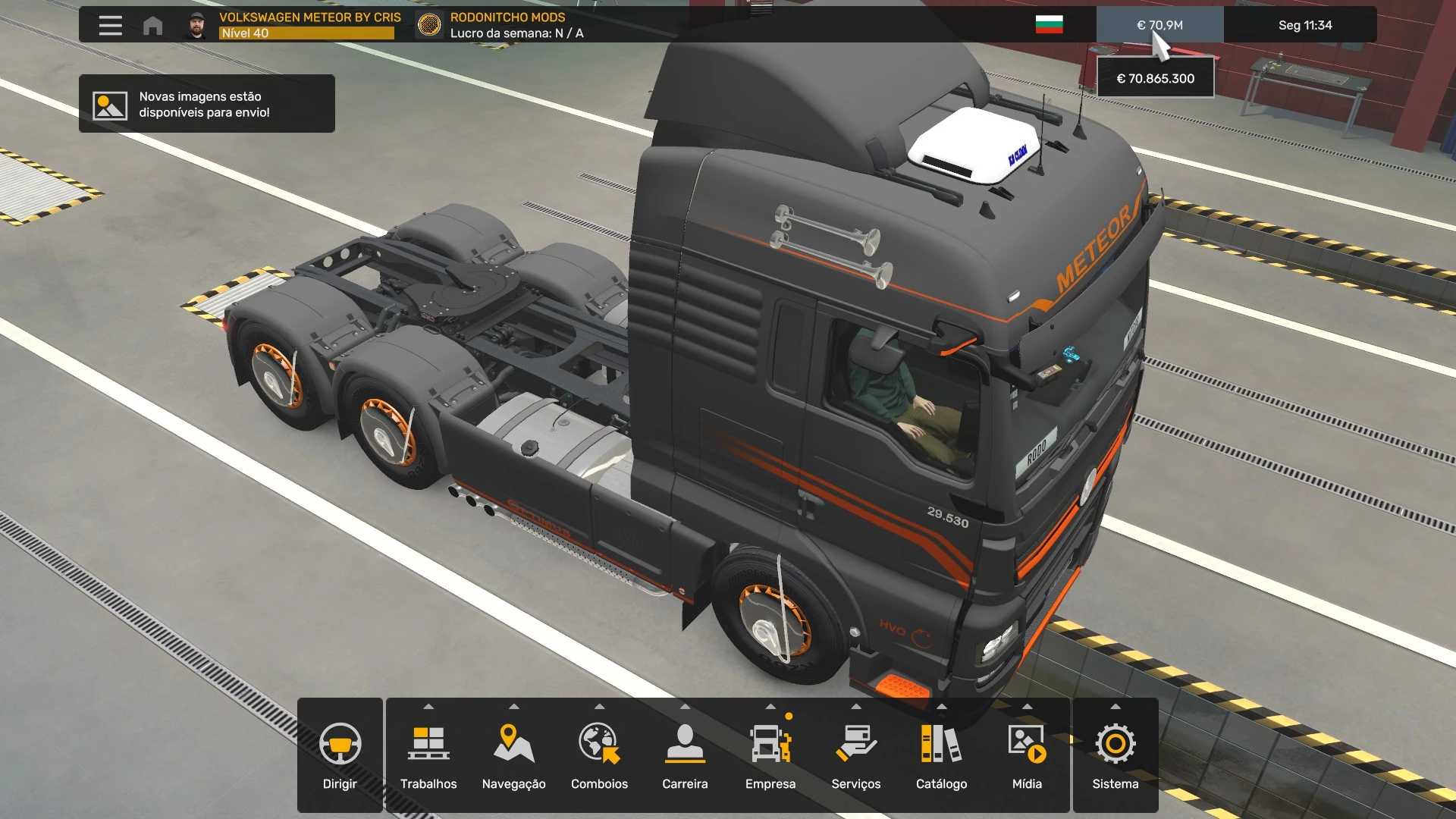Image resolution: width=1456 pixels, height=819 pixels.
Task: Open the Carreira career menu
Action: pos(685,755)
